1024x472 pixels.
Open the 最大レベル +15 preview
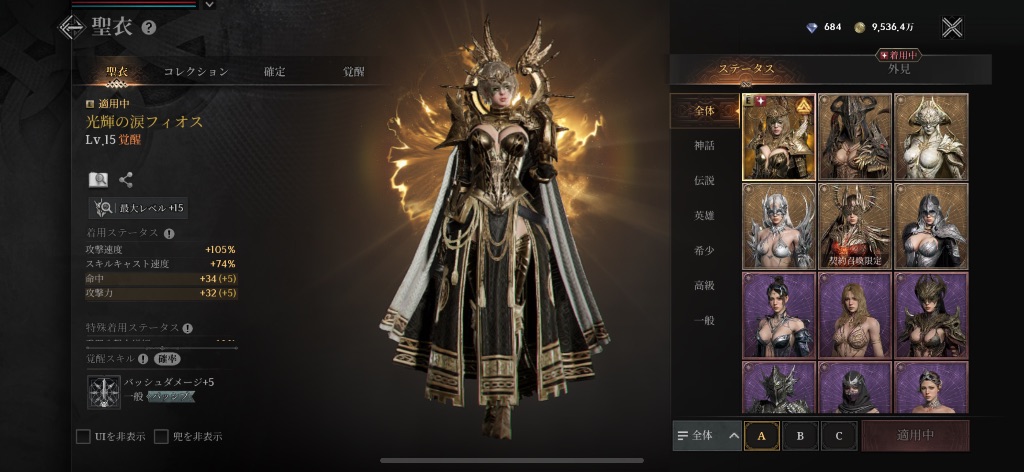138,208
